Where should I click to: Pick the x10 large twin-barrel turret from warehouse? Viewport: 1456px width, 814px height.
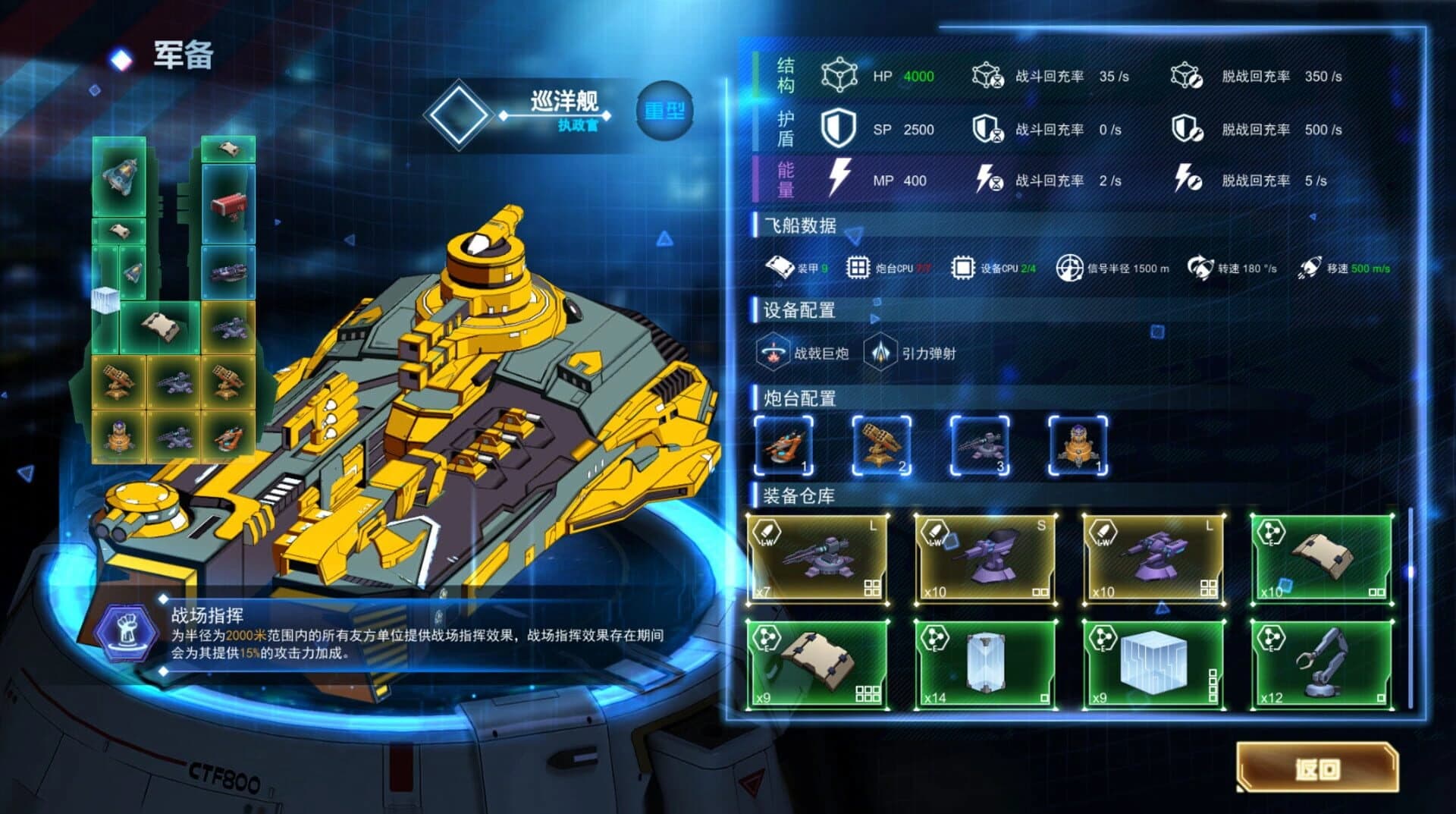1153,560
